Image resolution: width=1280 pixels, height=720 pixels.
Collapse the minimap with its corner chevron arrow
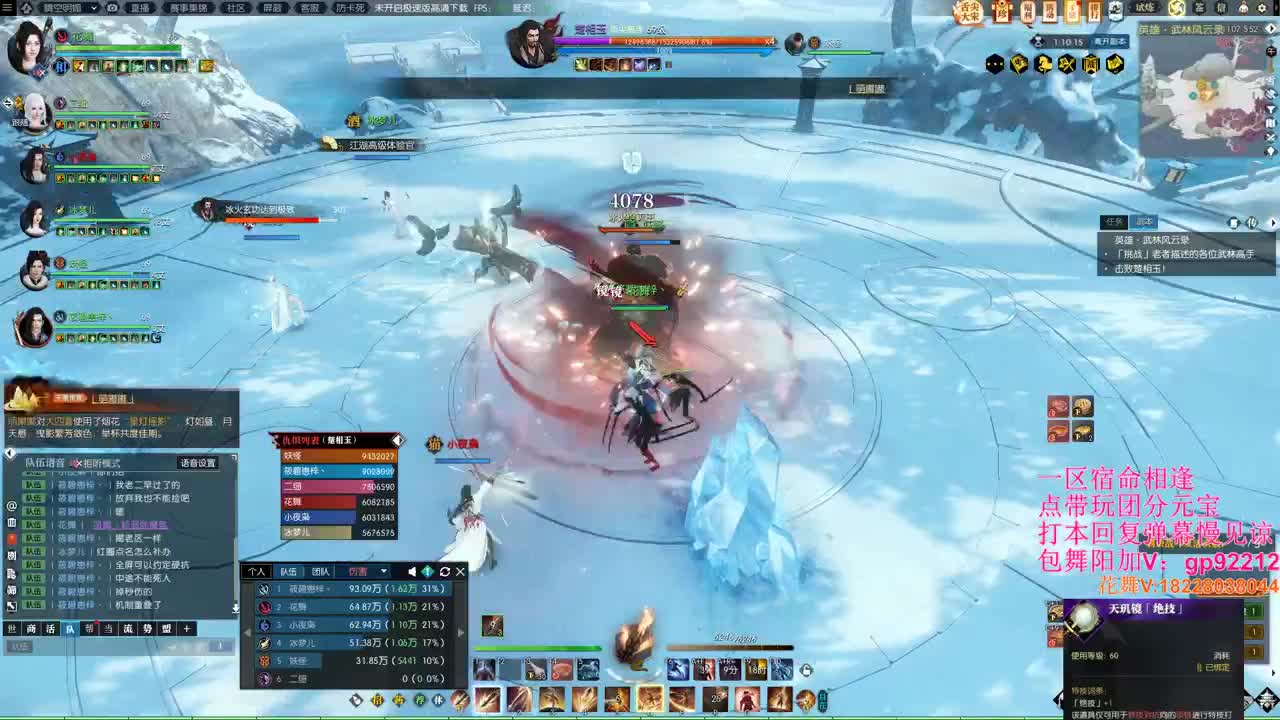(1271, 29)
